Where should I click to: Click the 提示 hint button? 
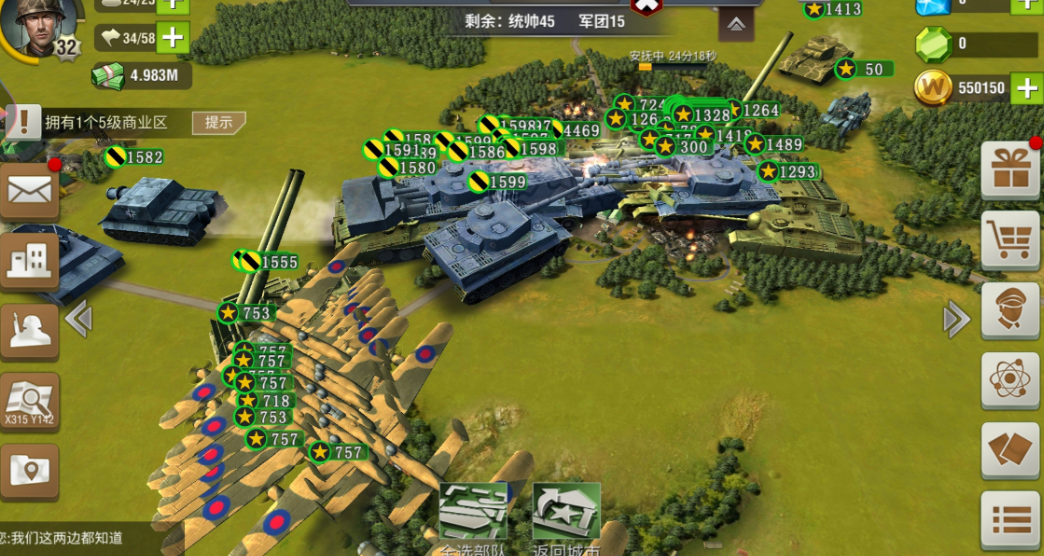click(x=219, y=123)
